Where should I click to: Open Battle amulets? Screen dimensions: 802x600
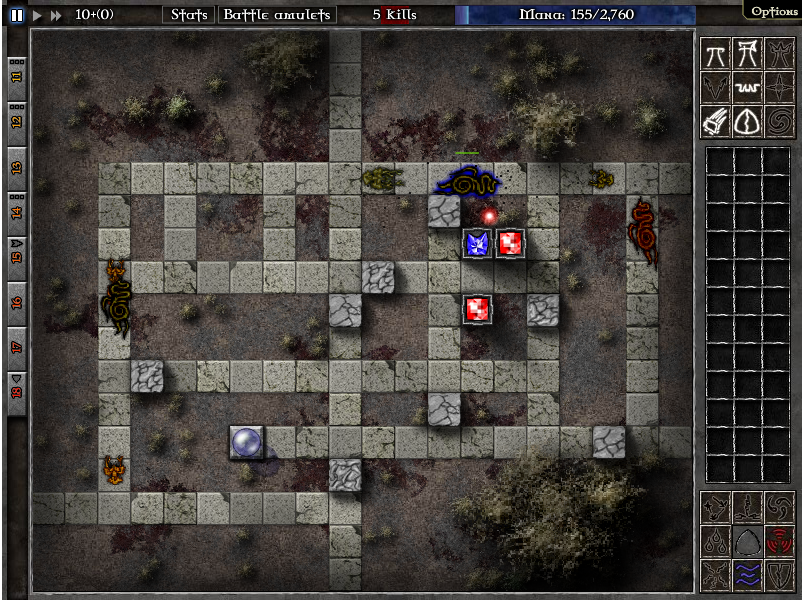point(276,15)
